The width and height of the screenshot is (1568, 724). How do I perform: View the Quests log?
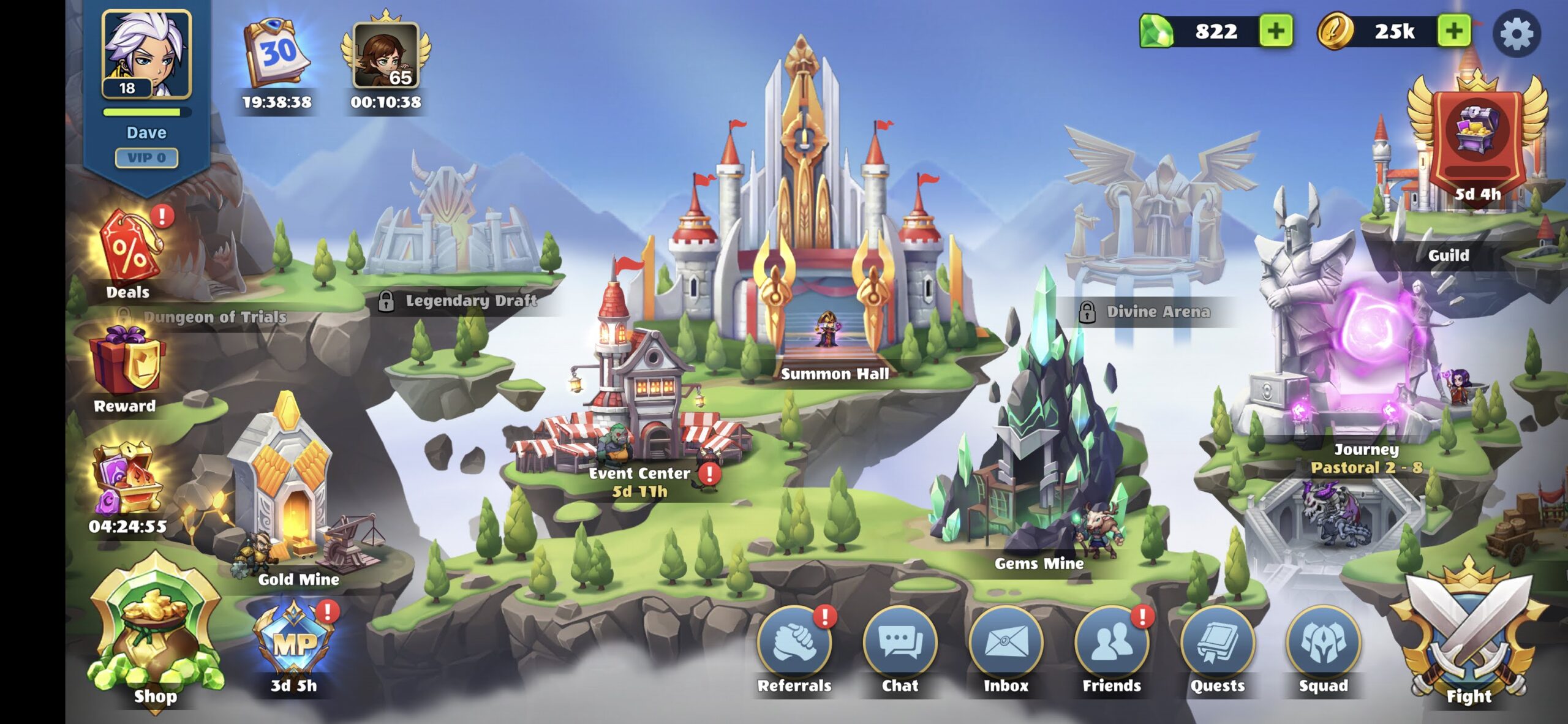(1218, 645)
